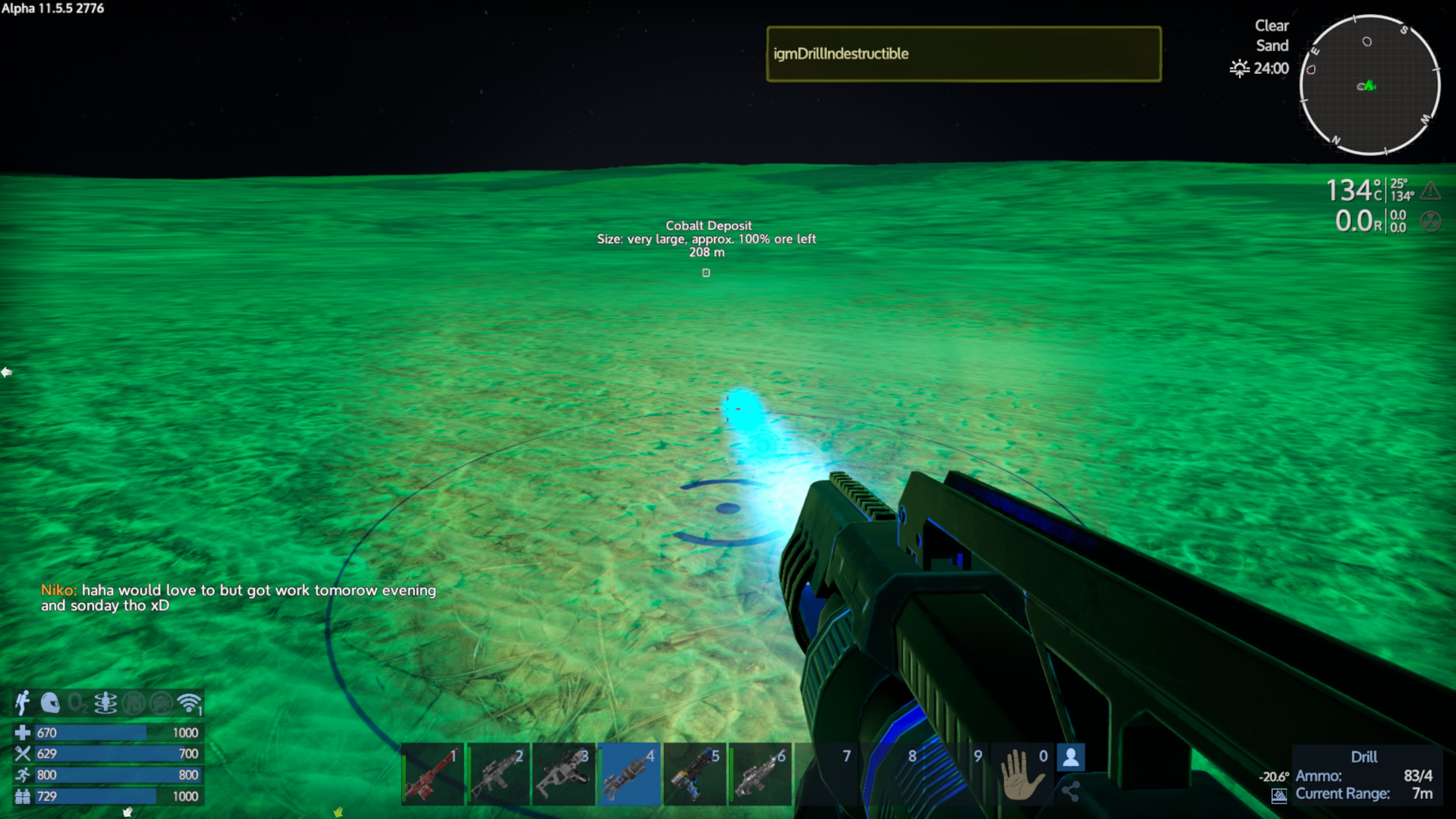Click the radiation hazard icon
This screenshot has width=1456, height=819.
coord(1431,221)
